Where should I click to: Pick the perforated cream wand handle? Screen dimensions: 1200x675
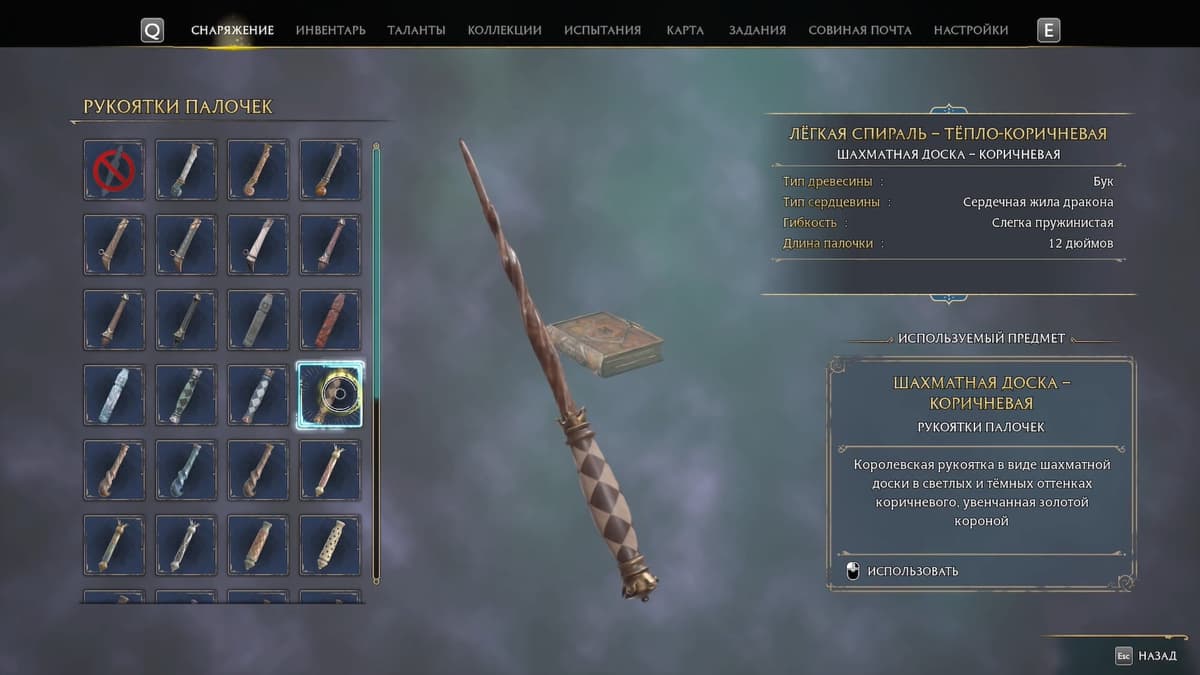tap(330, 545)
